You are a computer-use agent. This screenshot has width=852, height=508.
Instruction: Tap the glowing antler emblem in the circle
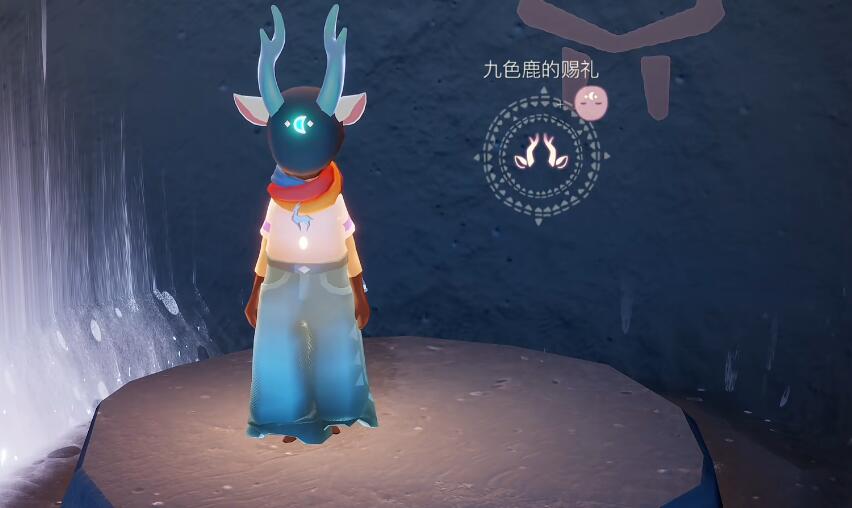pyautogui.click(x=541, y=153)
